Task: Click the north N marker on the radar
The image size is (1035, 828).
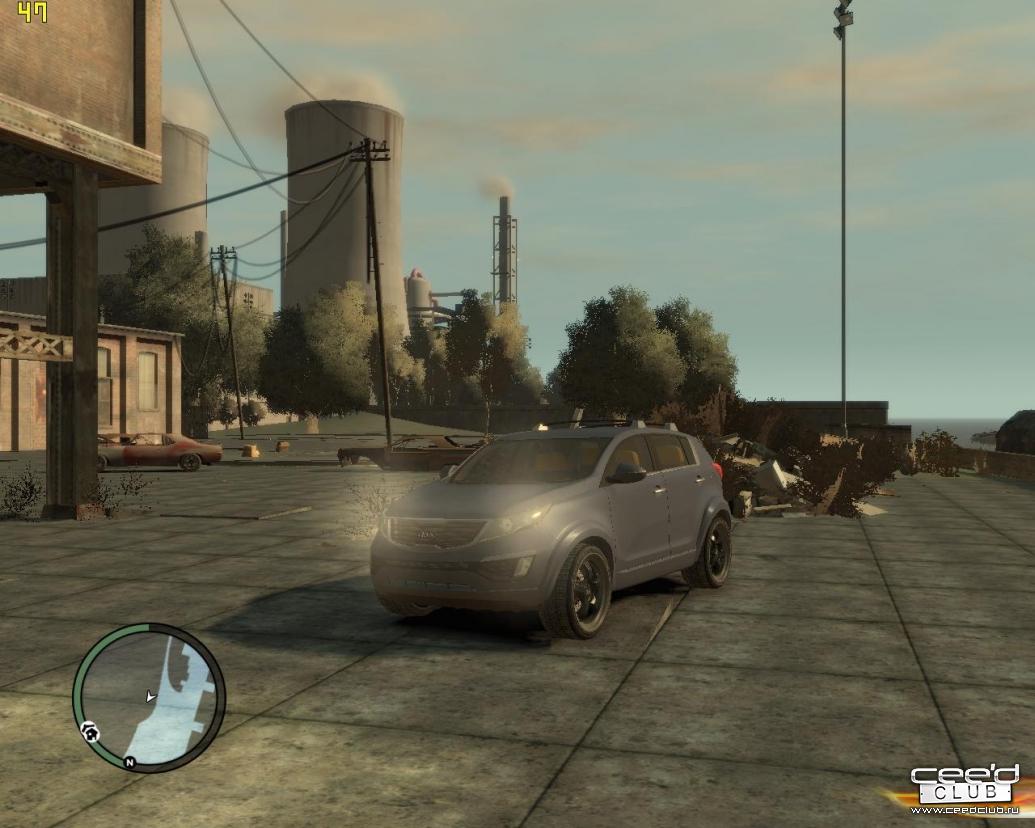Action: click(129, 762)
